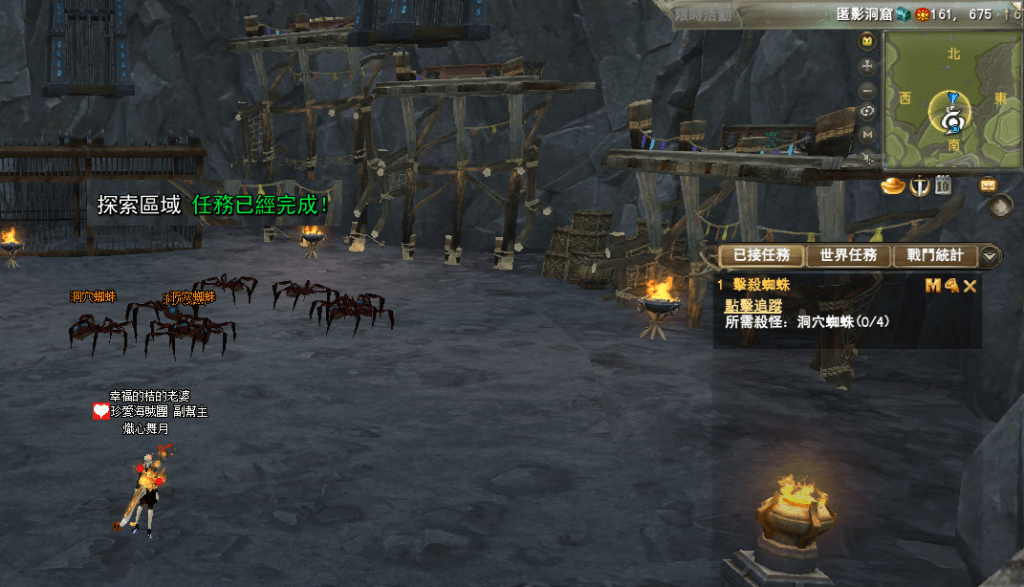
Task: Switch to the 已接任務 tab
Action: click(x=760, y=255)
